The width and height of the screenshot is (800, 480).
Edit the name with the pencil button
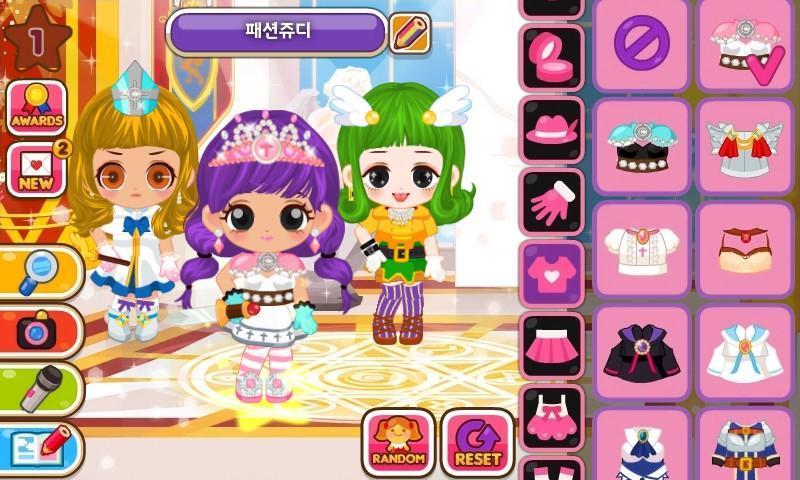pos(409,33)
